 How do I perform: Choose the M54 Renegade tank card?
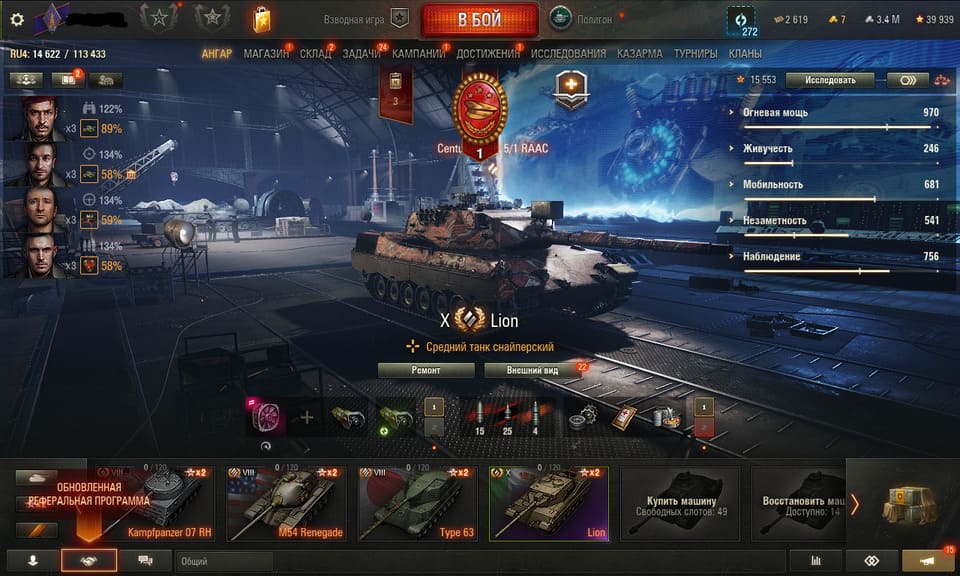click(286, 503)
